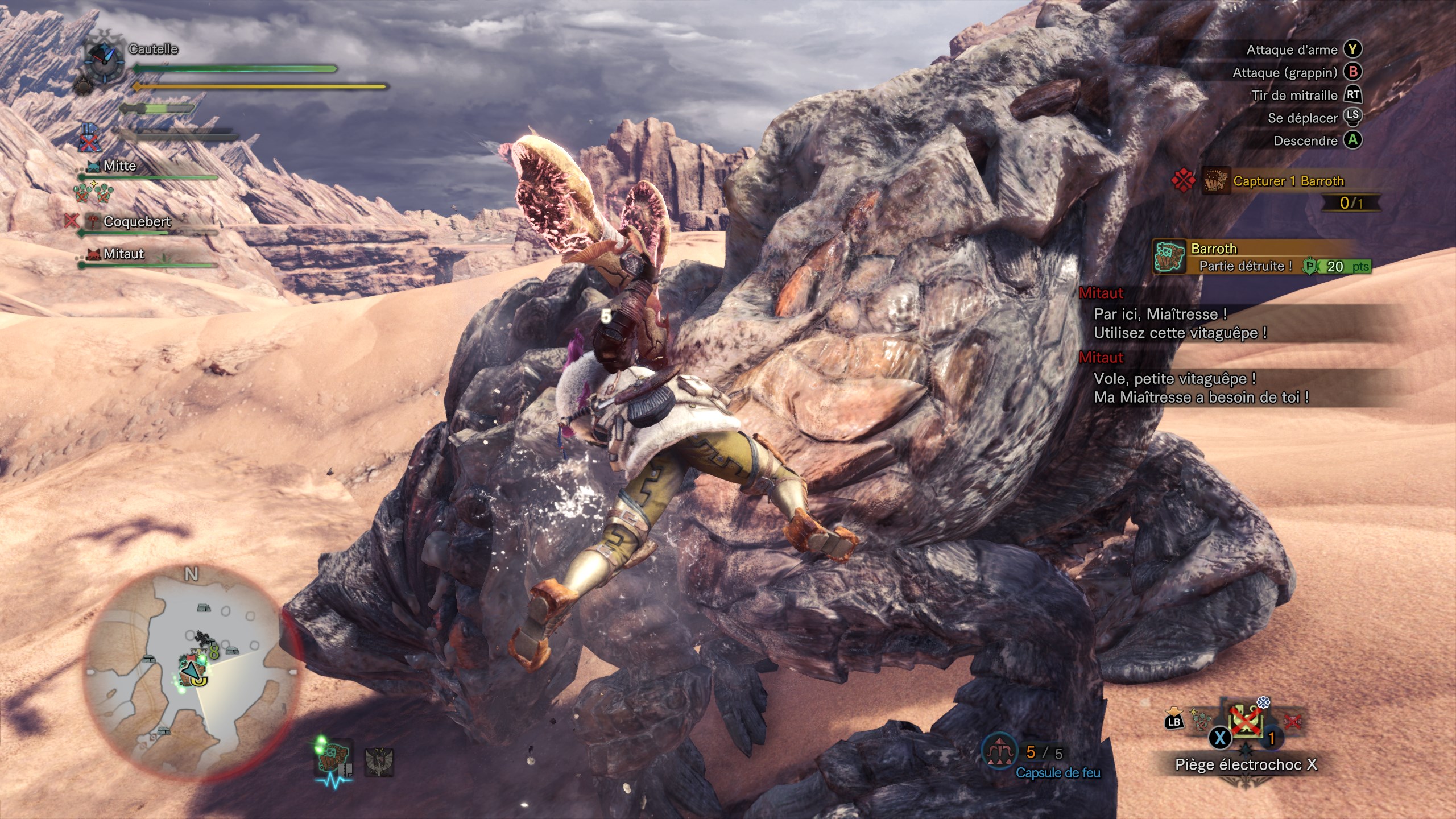Select Palico Mitaut in the party list

123,254
